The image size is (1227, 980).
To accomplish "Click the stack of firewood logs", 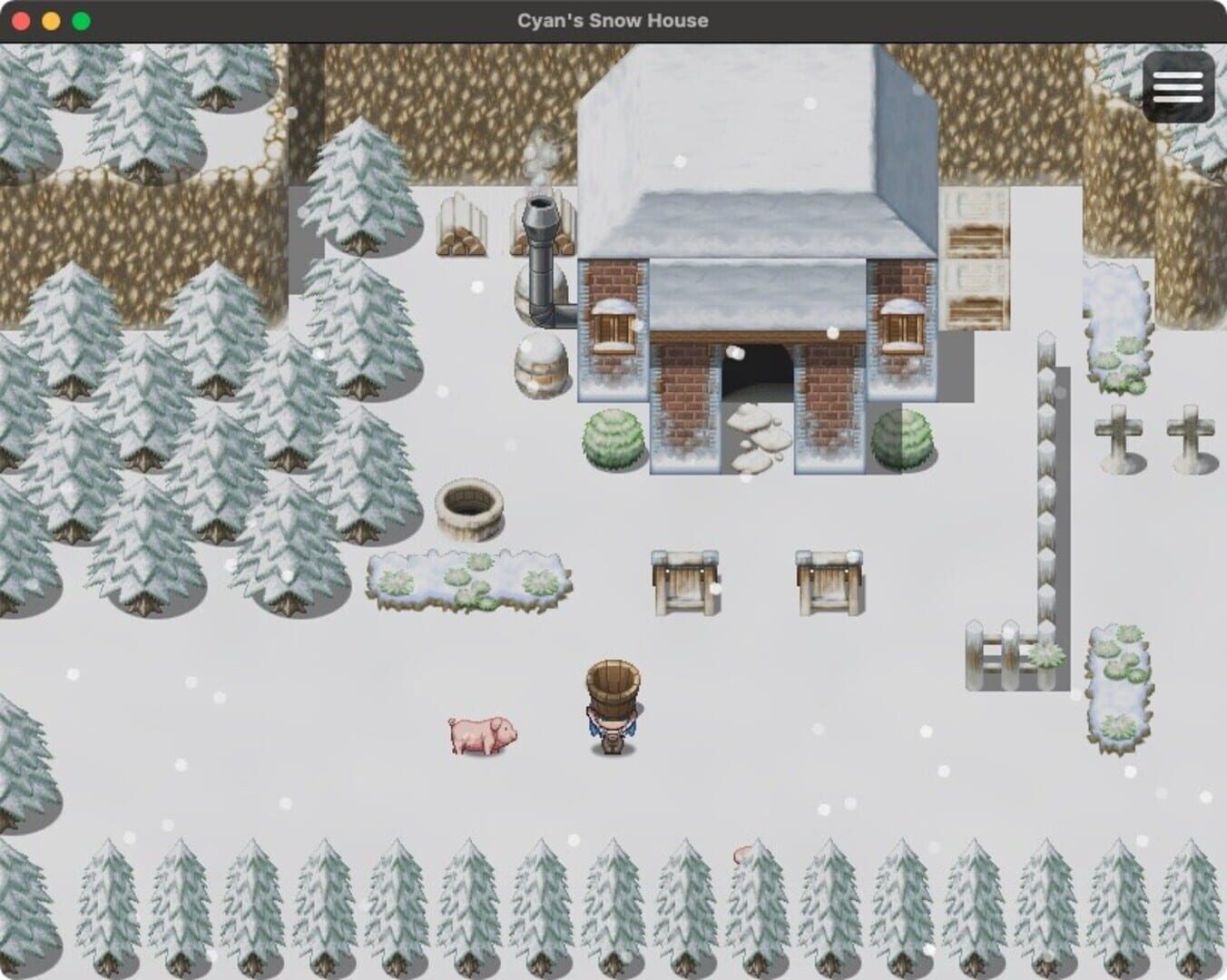I will pyautogui.click(x=463, y=229).
